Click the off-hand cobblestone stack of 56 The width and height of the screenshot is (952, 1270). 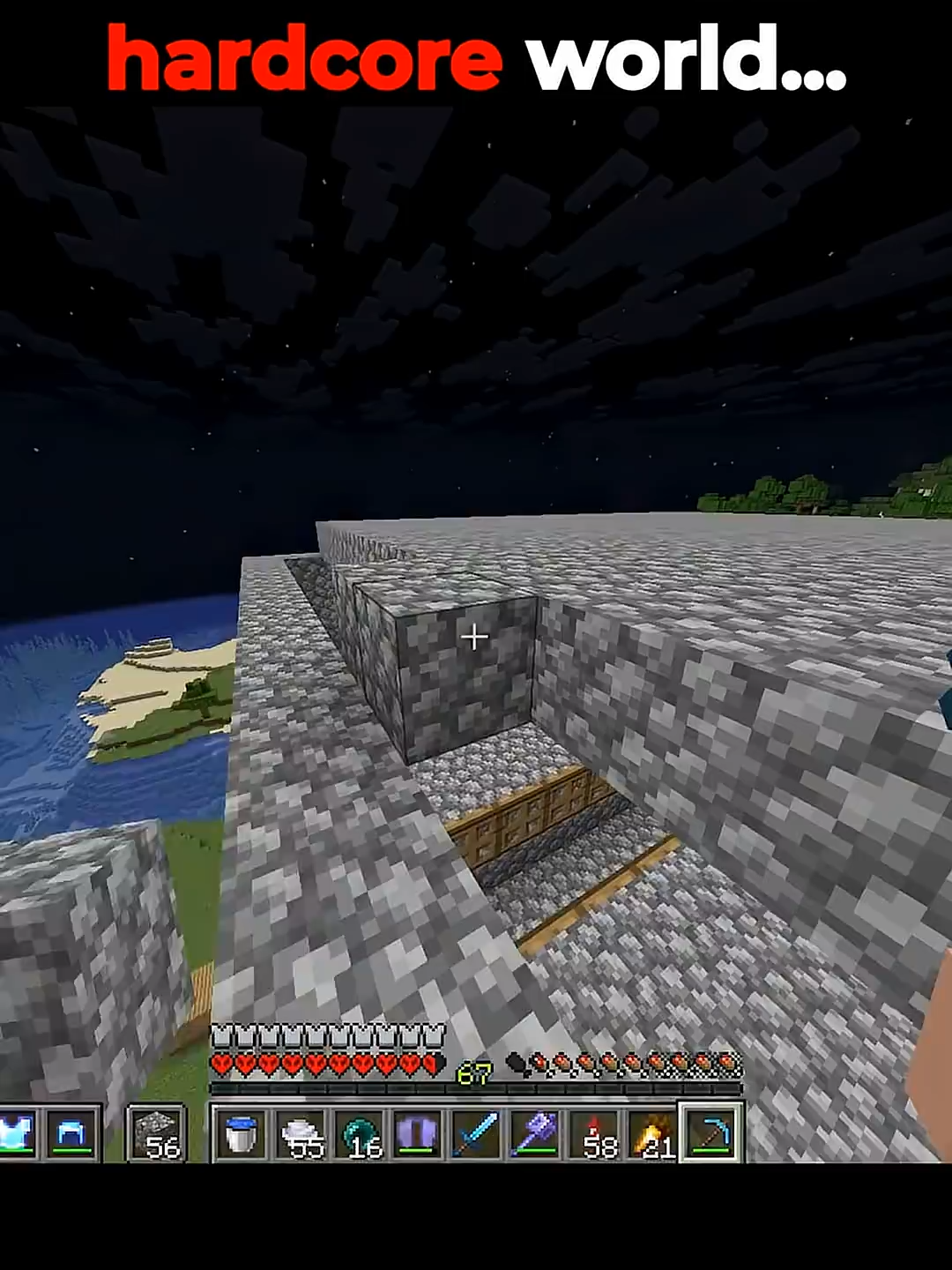[156, 1133]
